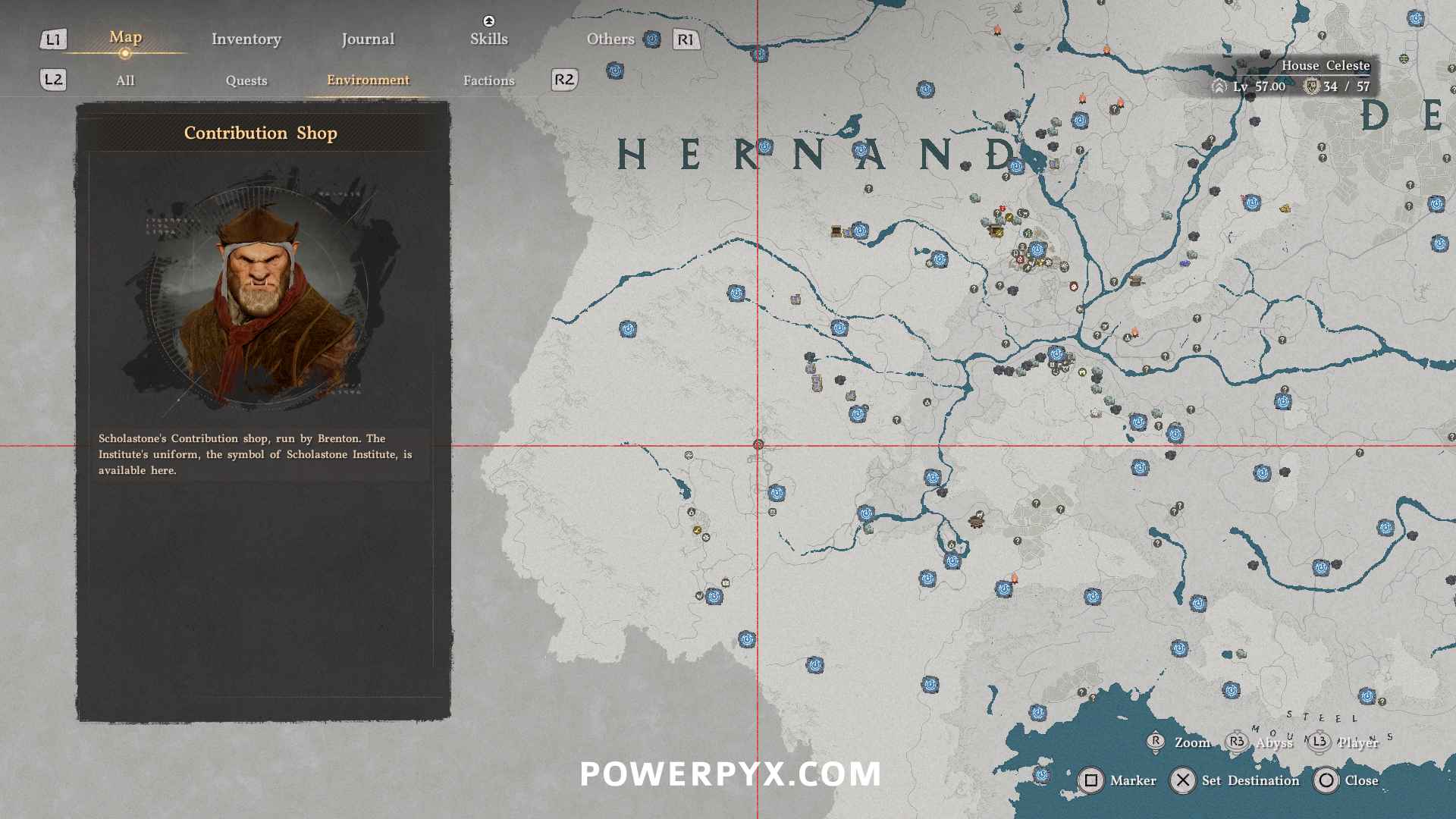The height and width of the screenshot is (819, 1456).
Task: Switch to the Map tab
Action: click(125, 38)
